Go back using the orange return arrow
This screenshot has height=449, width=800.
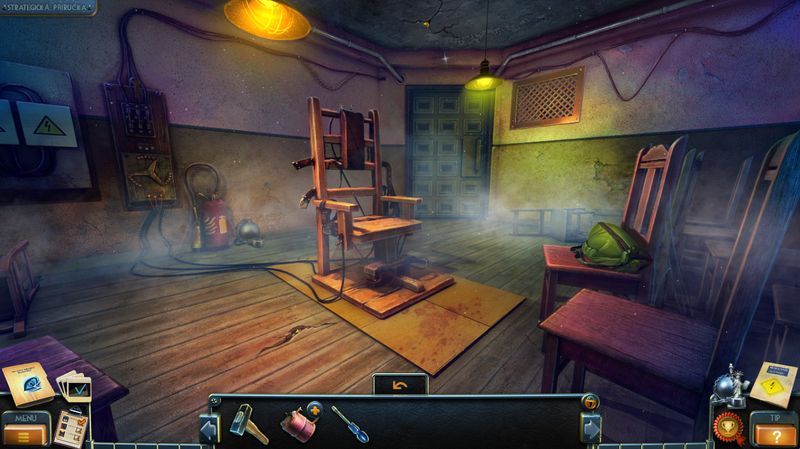coord(400,384)
